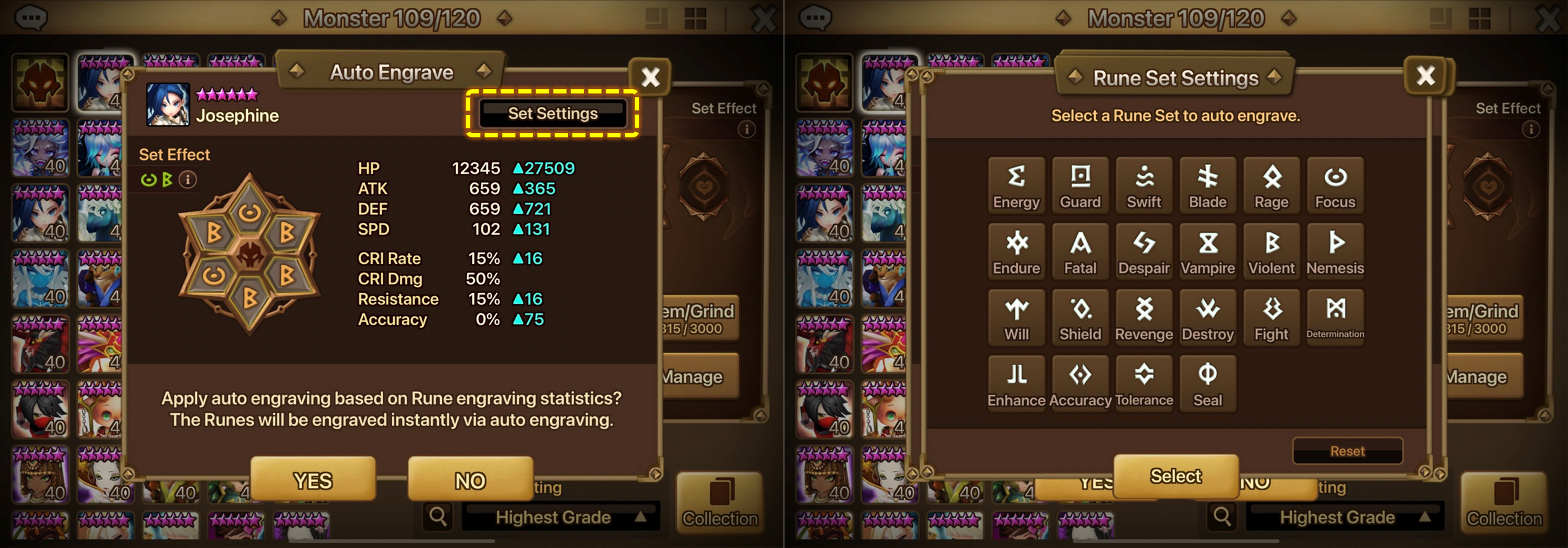Select the Determination rune set icon
Viewport: 1568px width, 548px height.
(x=1335, y=317)
